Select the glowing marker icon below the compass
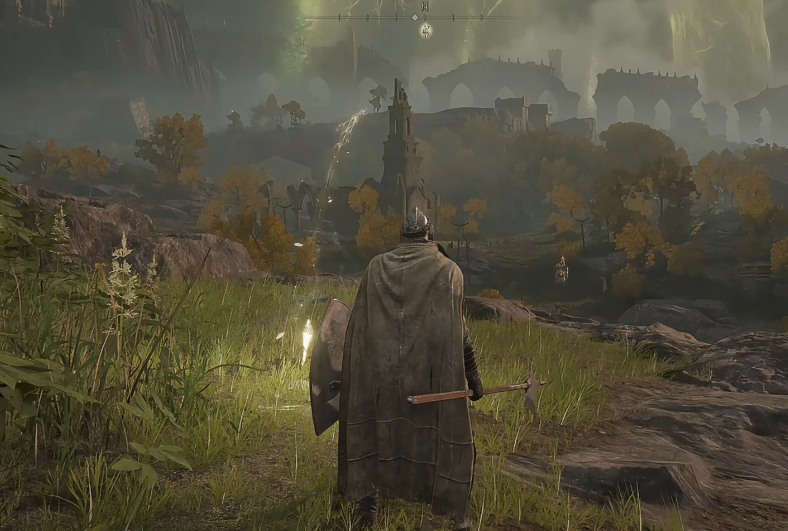Screen dimensions: 788x531 click(x=425, y=30)
